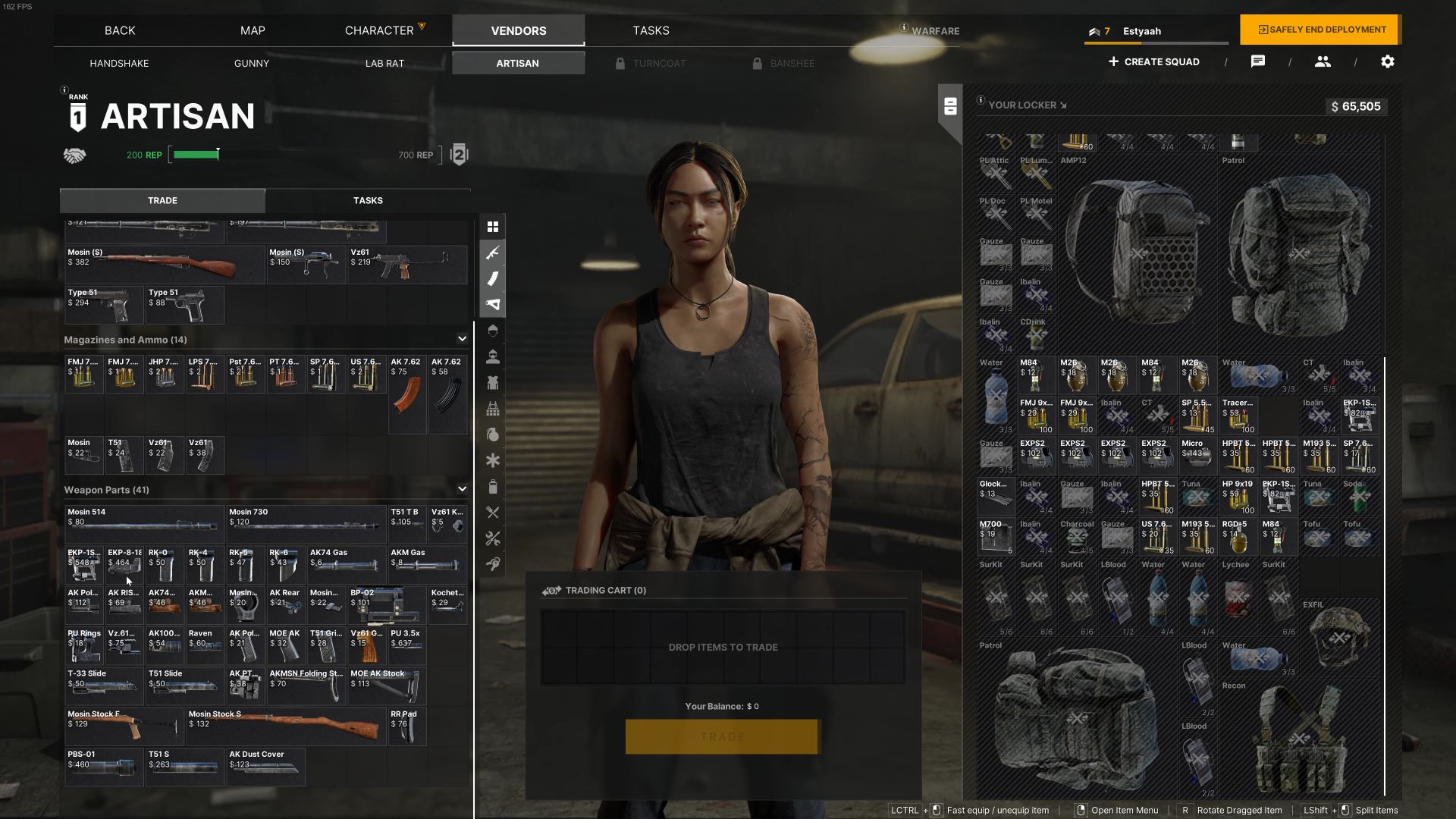
Task: Pick the PBS-01 suppressor for $460
Action: (104, 767)
